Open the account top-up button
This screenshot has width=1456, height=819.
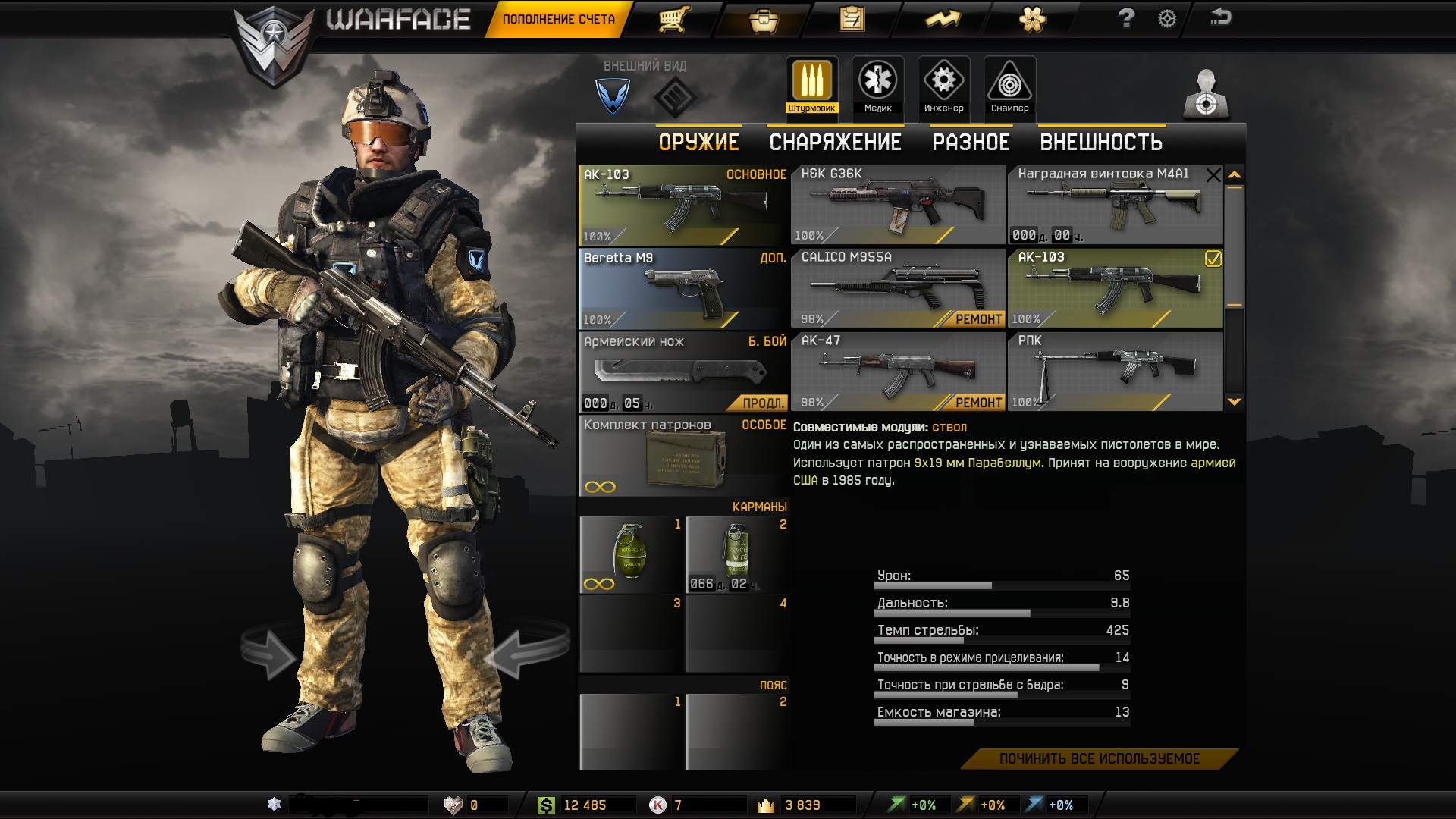tap(559, 19)
